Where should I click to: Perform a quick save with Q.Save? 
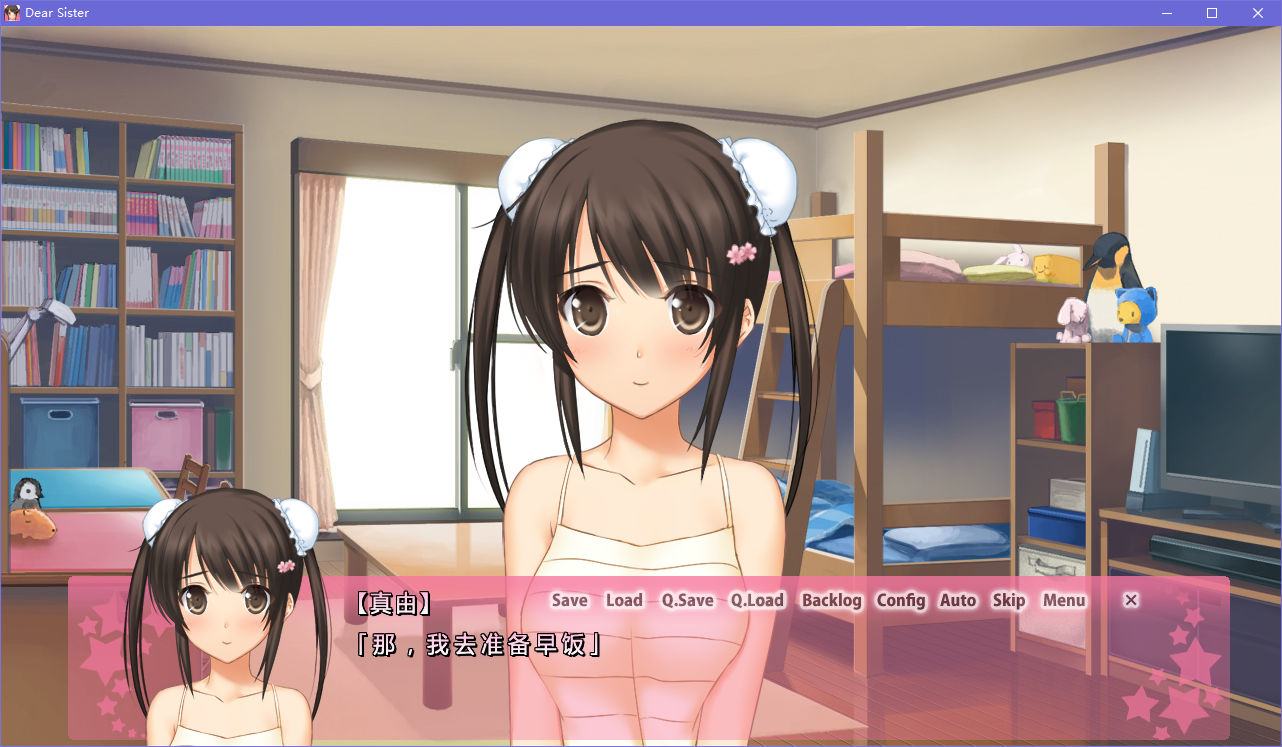(687, 600)
